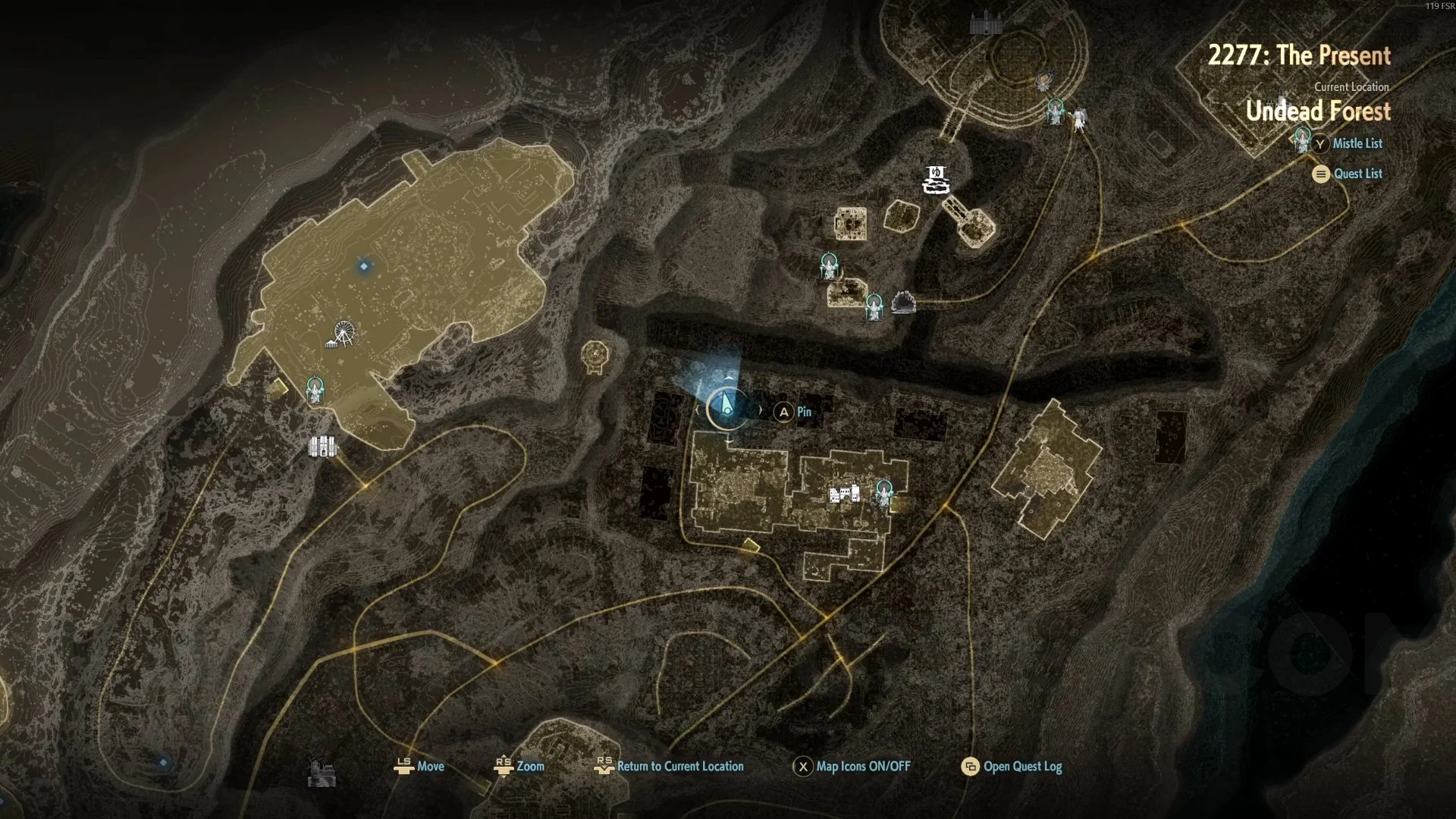Screen dimensions: 1456x819
Task: Open the Mistle List
Action: click(1357, 143)
